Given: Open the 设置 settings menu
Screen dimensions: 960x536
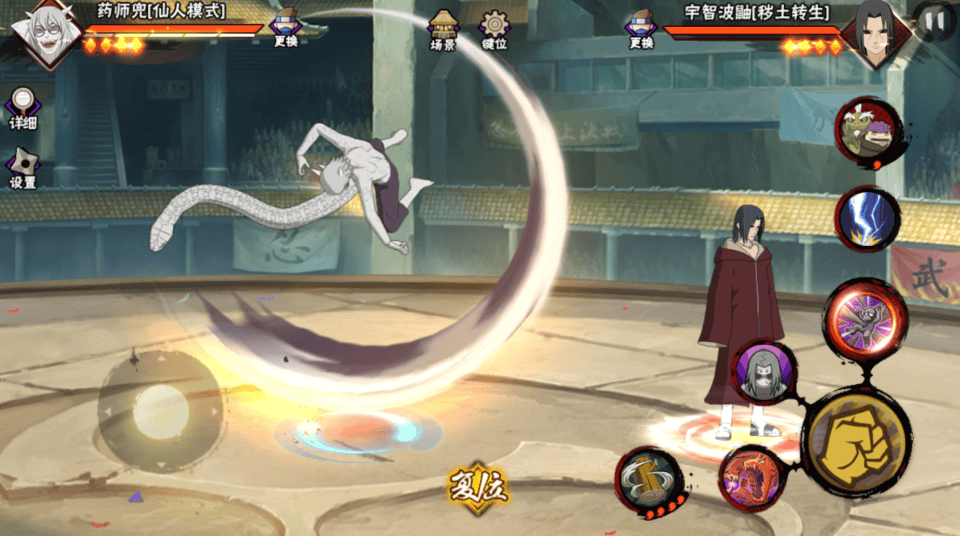Looking at the screenshot, I should [22, 170].
